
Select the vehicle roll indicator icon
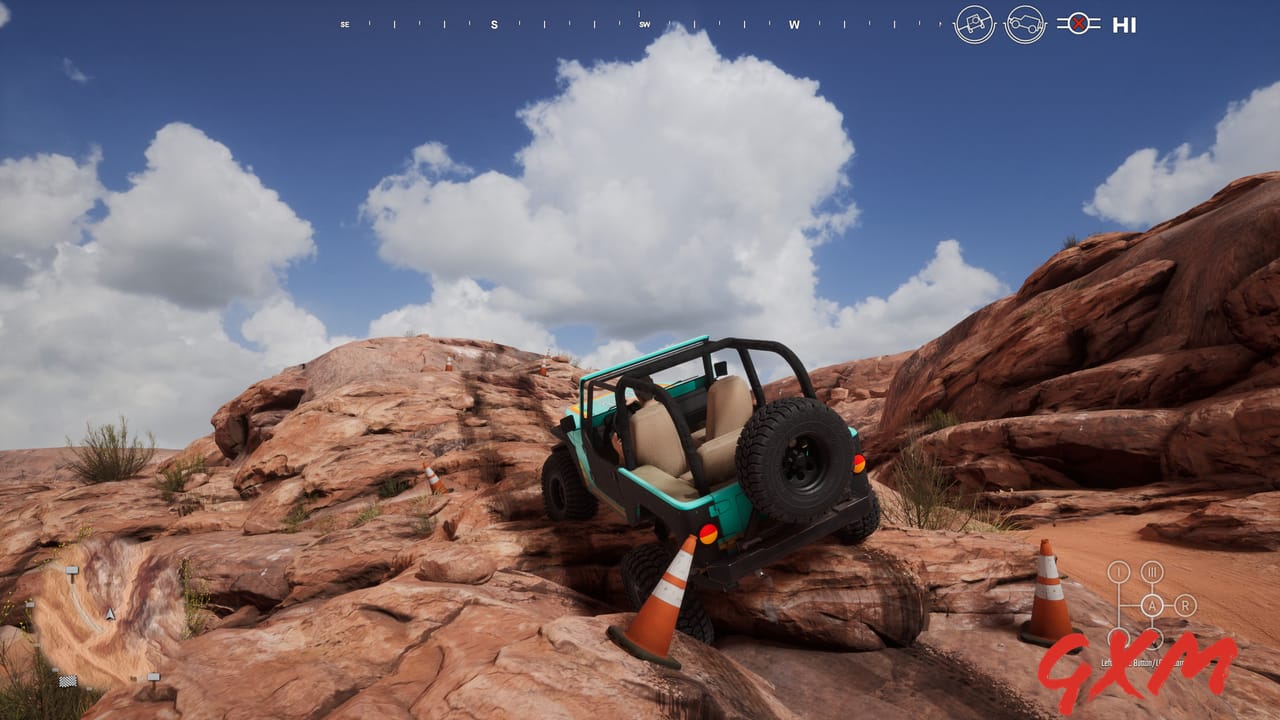pyautogui.click(x=973, y=22)
